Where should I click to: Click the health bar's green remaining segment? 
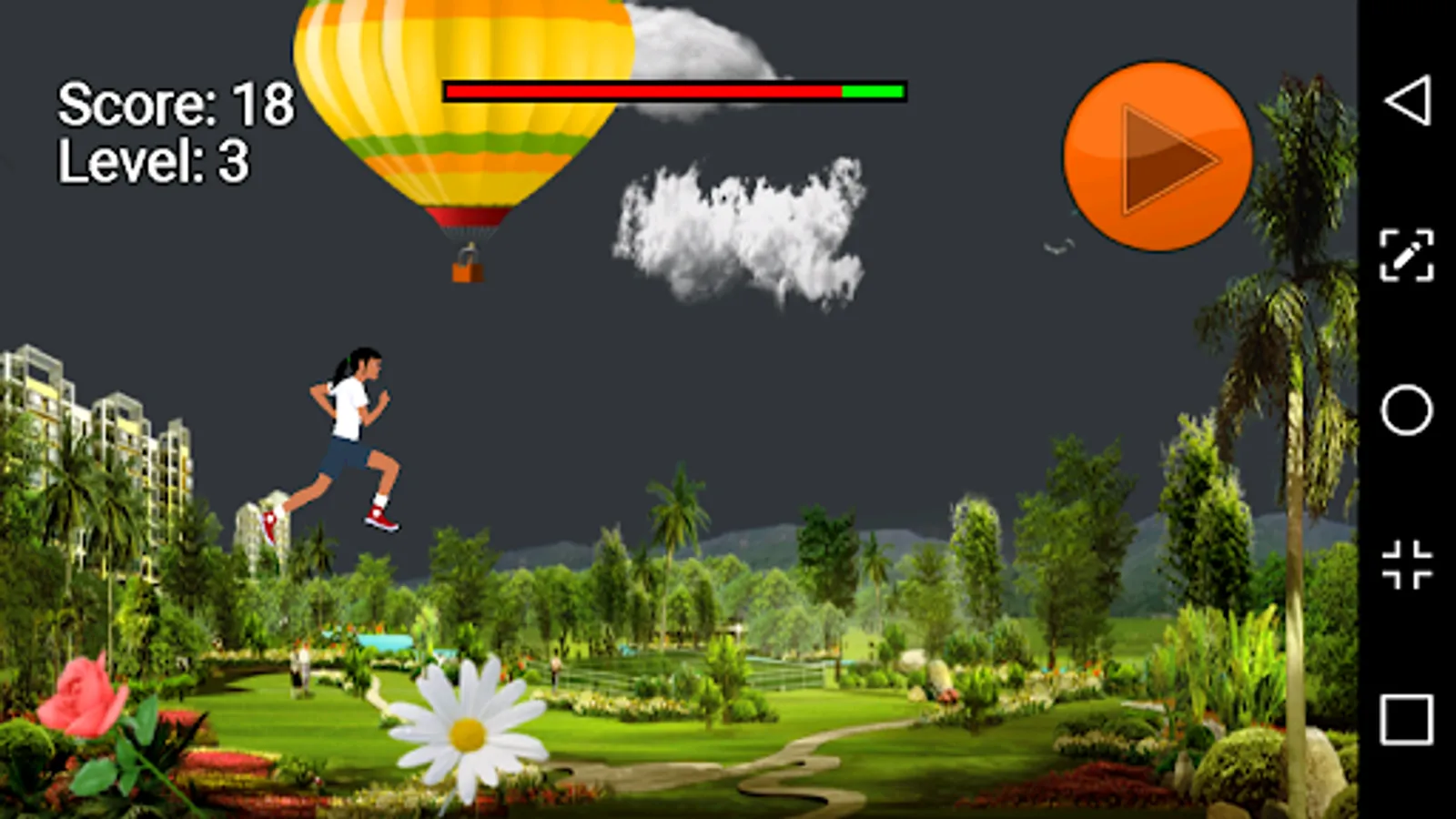[872, 91]
